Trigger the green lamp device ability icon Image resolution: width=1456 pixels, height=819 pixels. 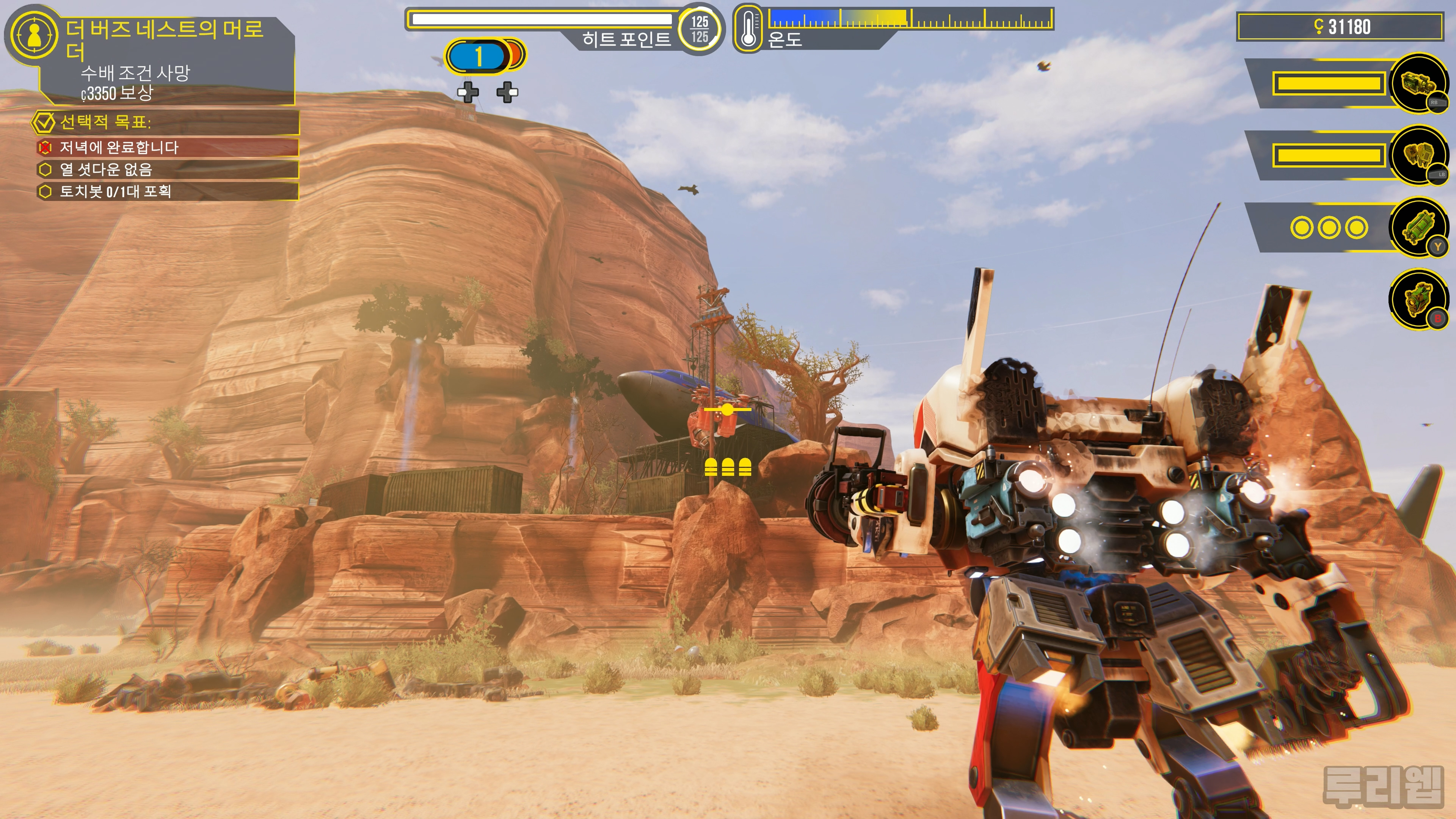(1418, 298)
